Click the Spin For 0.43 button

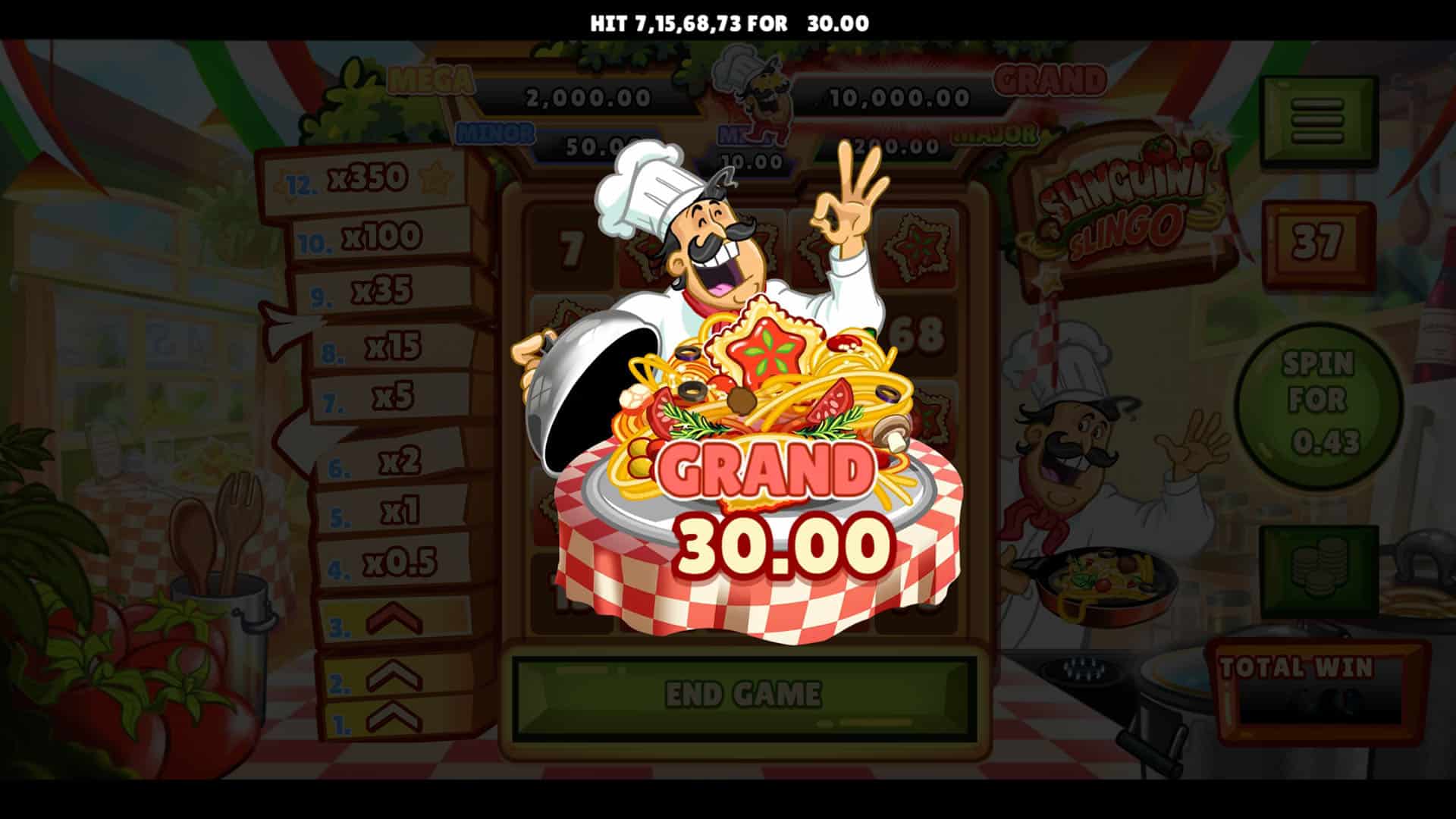[1318, 404]
